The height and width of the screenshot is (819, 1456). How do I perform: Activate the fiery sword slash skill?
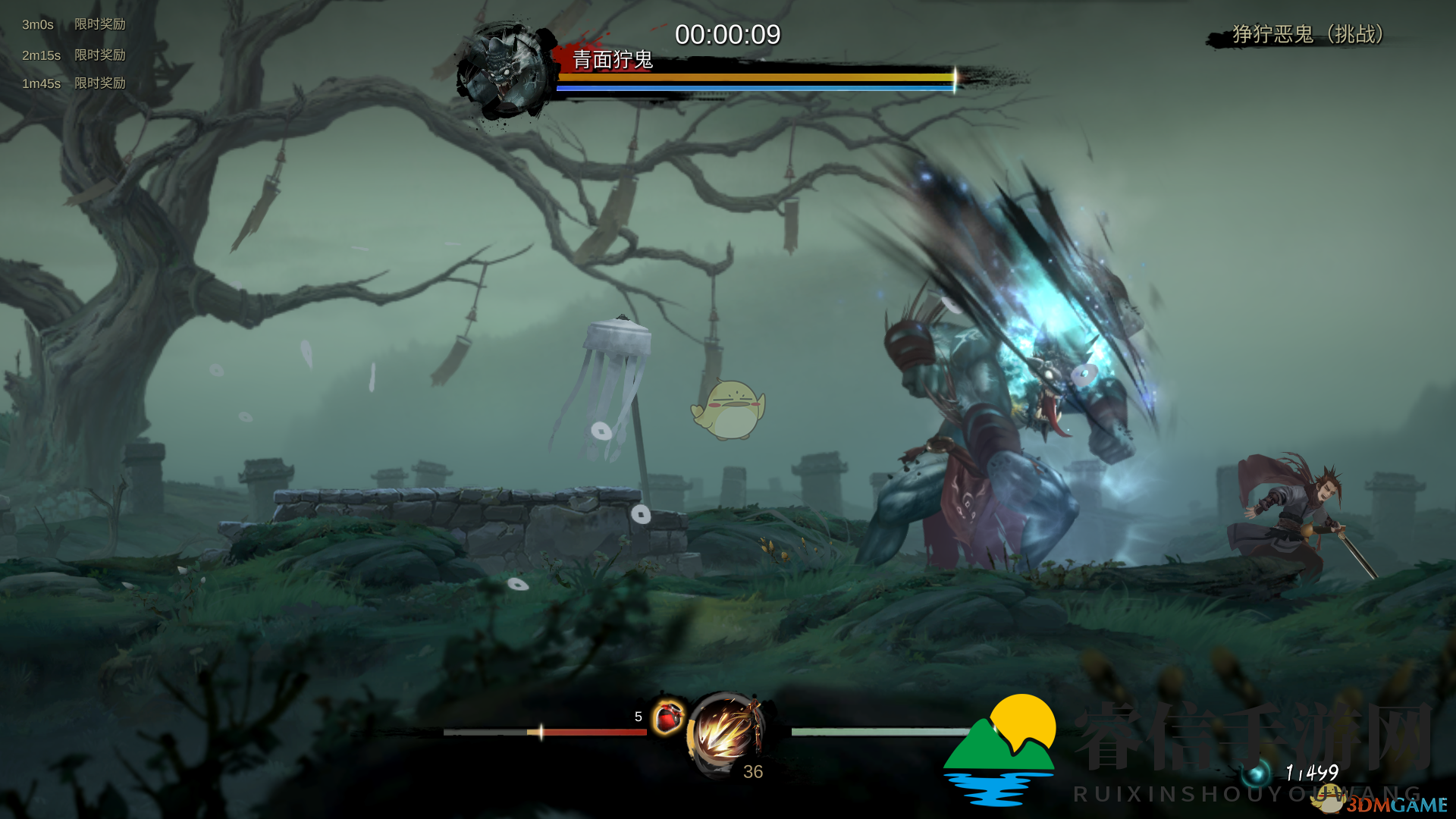pos(725,733)
